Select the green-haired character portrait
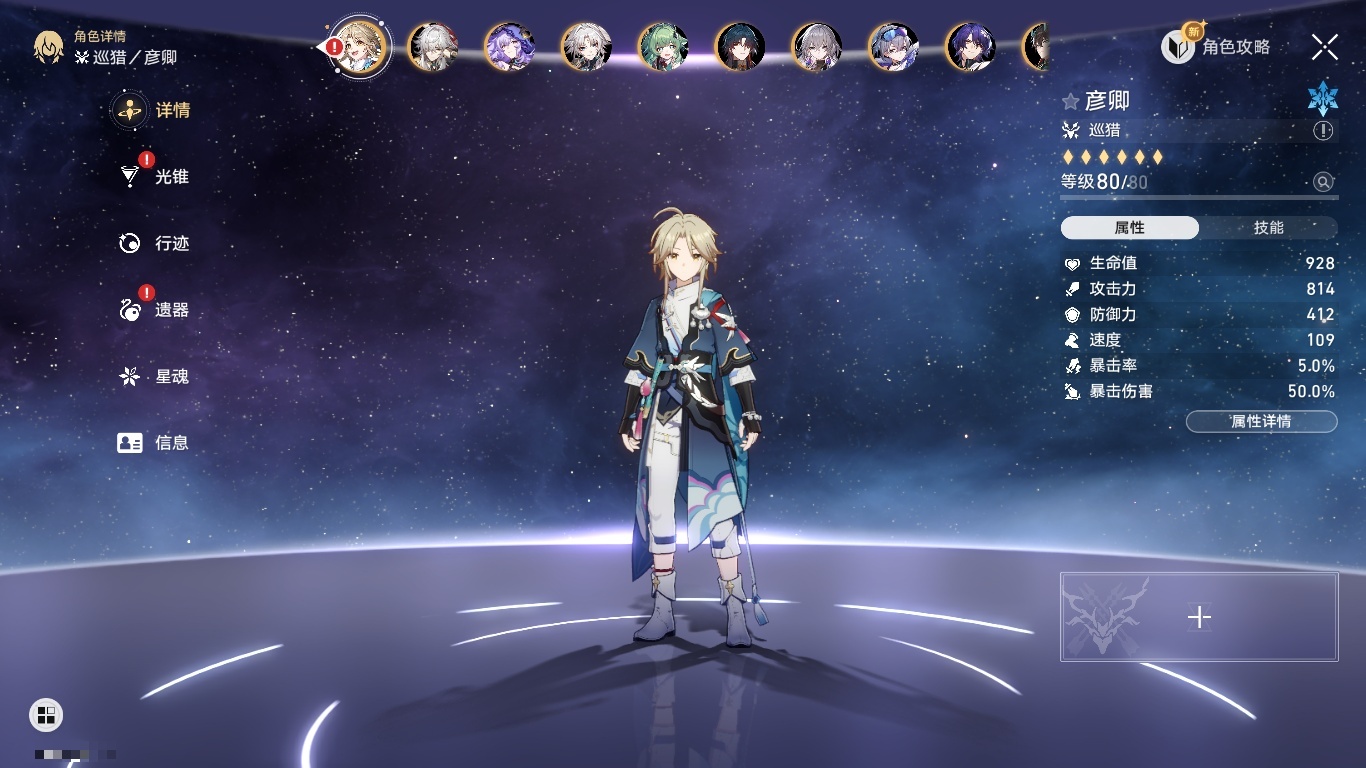 coord(663,47)
